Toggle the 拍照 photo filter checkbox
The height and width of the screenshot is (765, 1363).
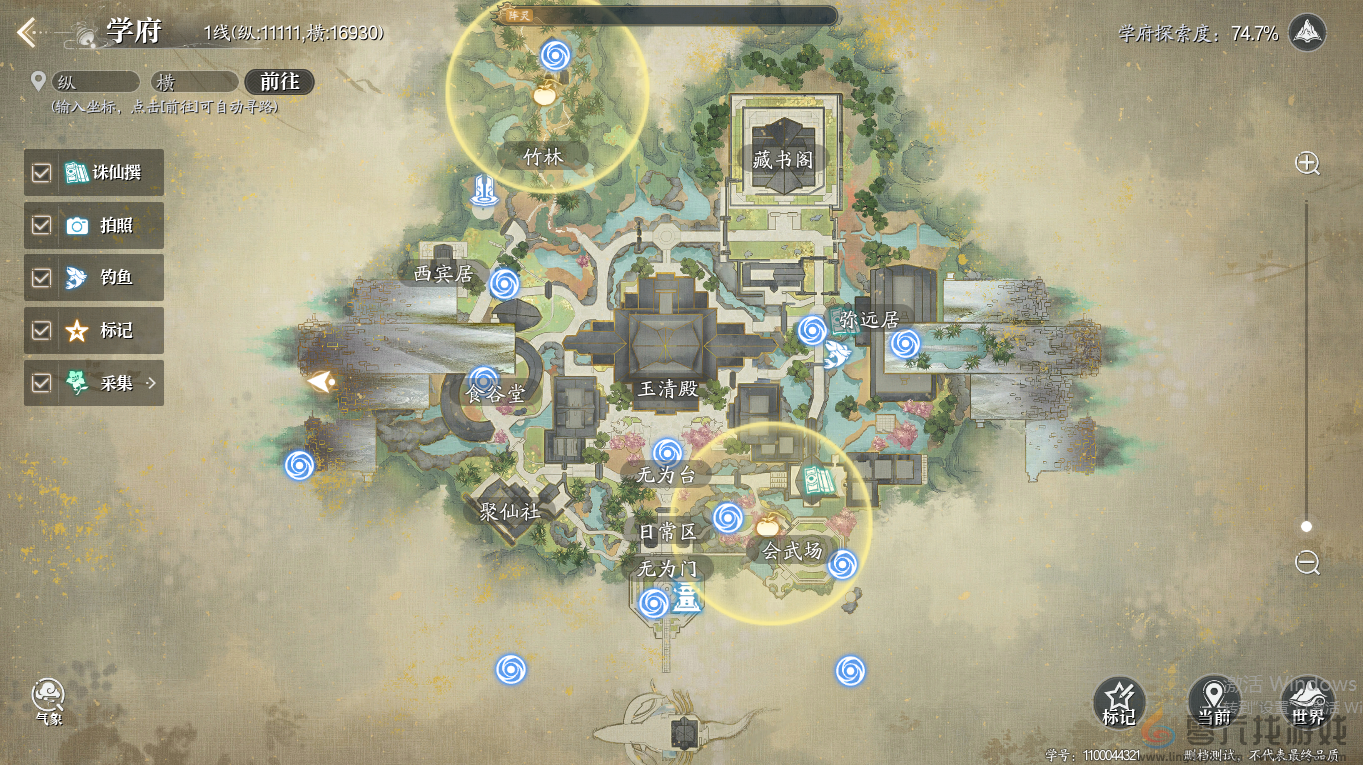pyautogui.click(x=41, y=226)
